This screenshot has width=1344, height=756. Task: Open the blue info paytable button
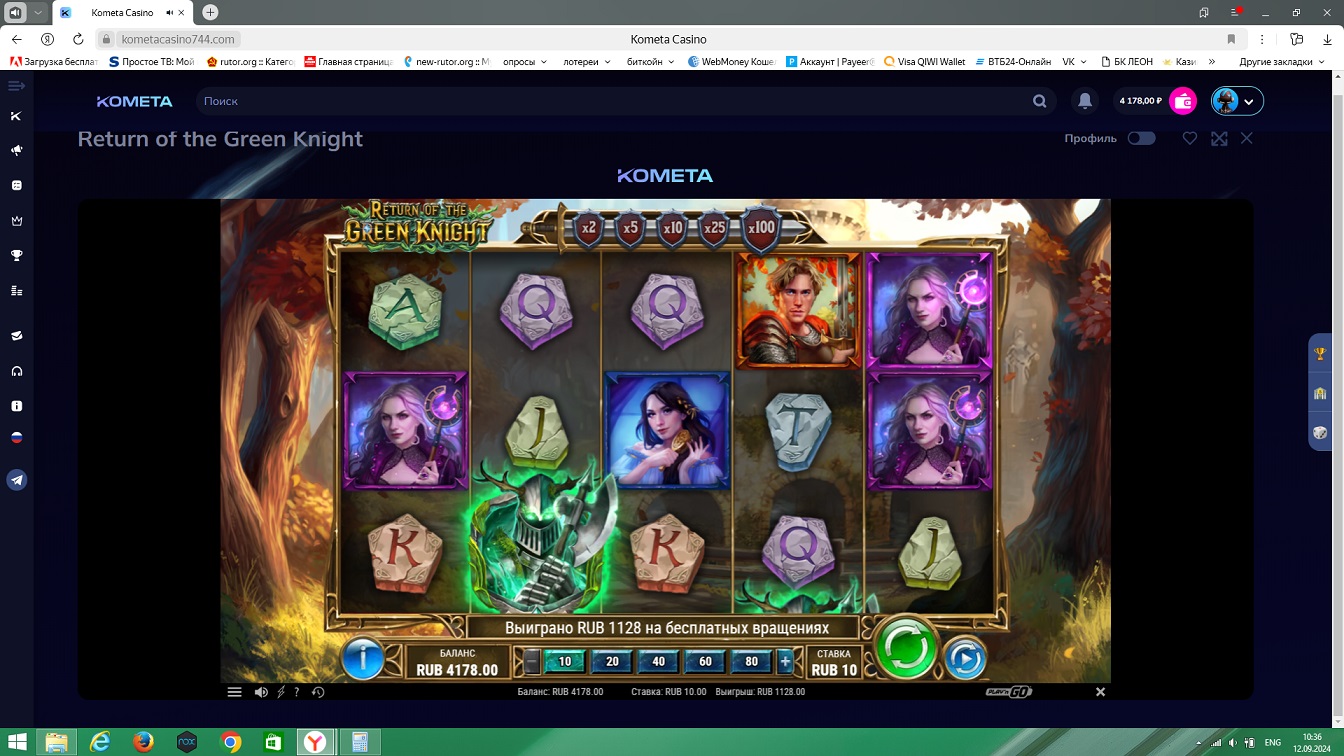(x=363, y=658)
